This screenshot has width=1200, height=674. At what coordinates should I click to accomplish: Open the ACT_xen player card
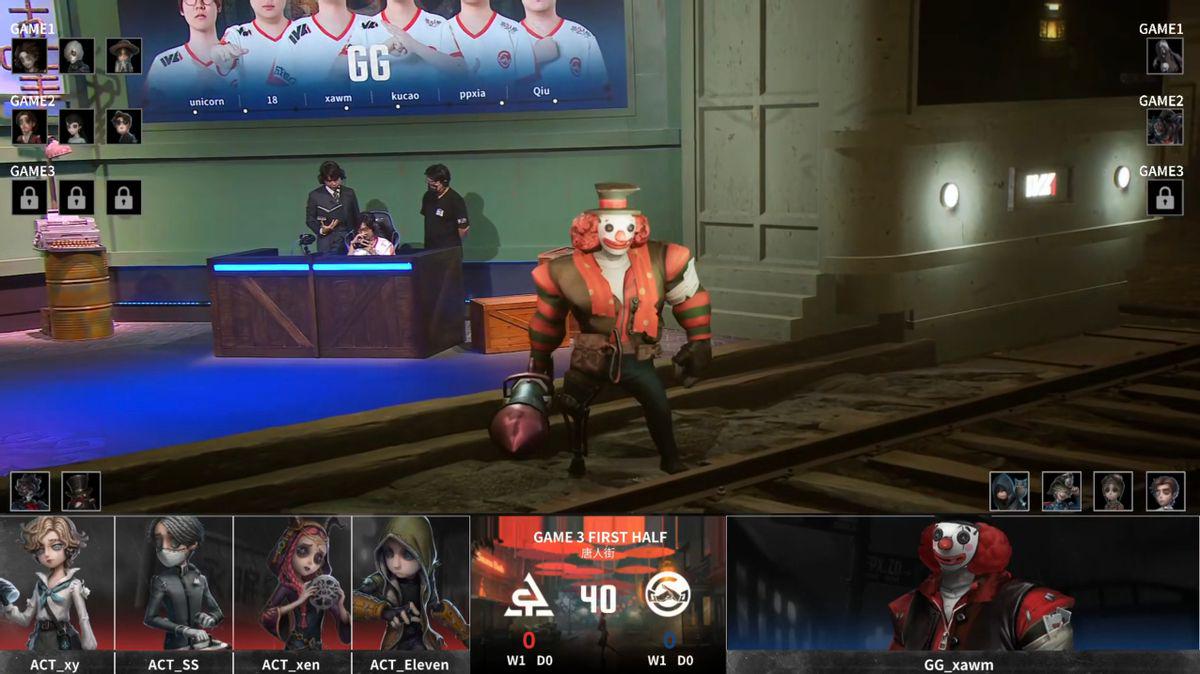tap(292, 592)
